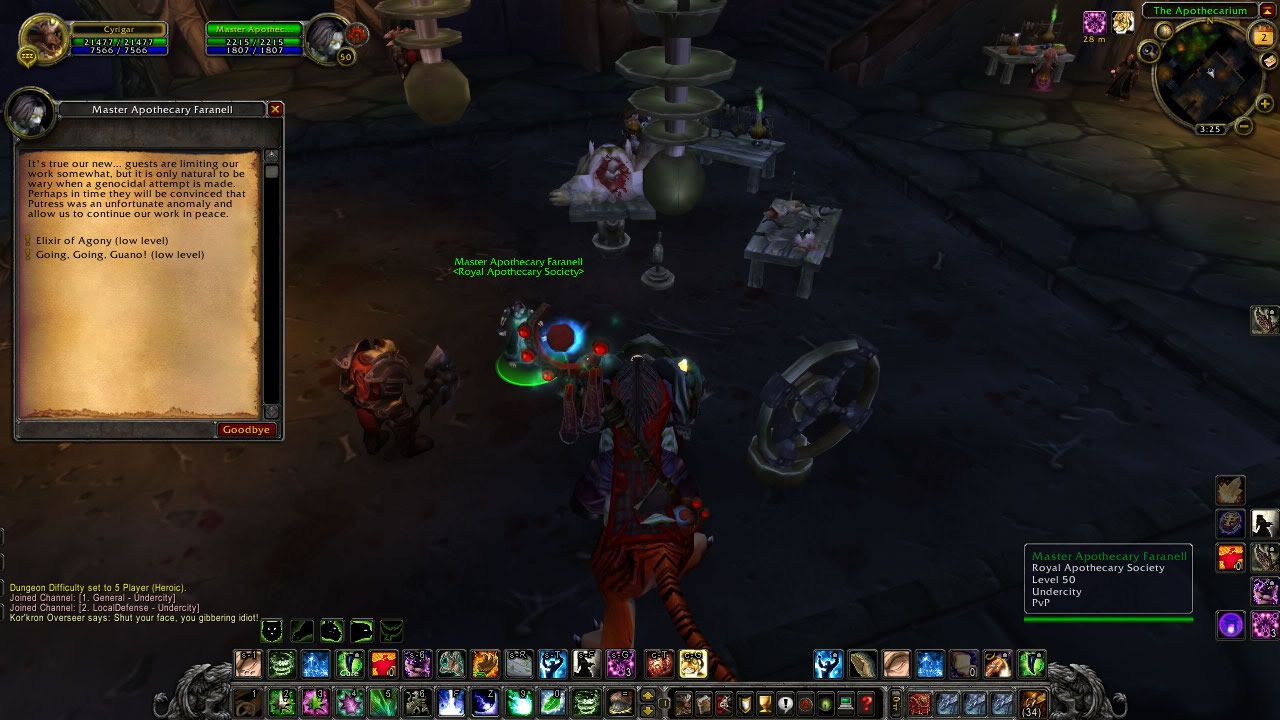Viewport: 1280px width, 720px height.
Task: Select the 'Going, Going, Guano!' quest
Action: tap(122, 254)
